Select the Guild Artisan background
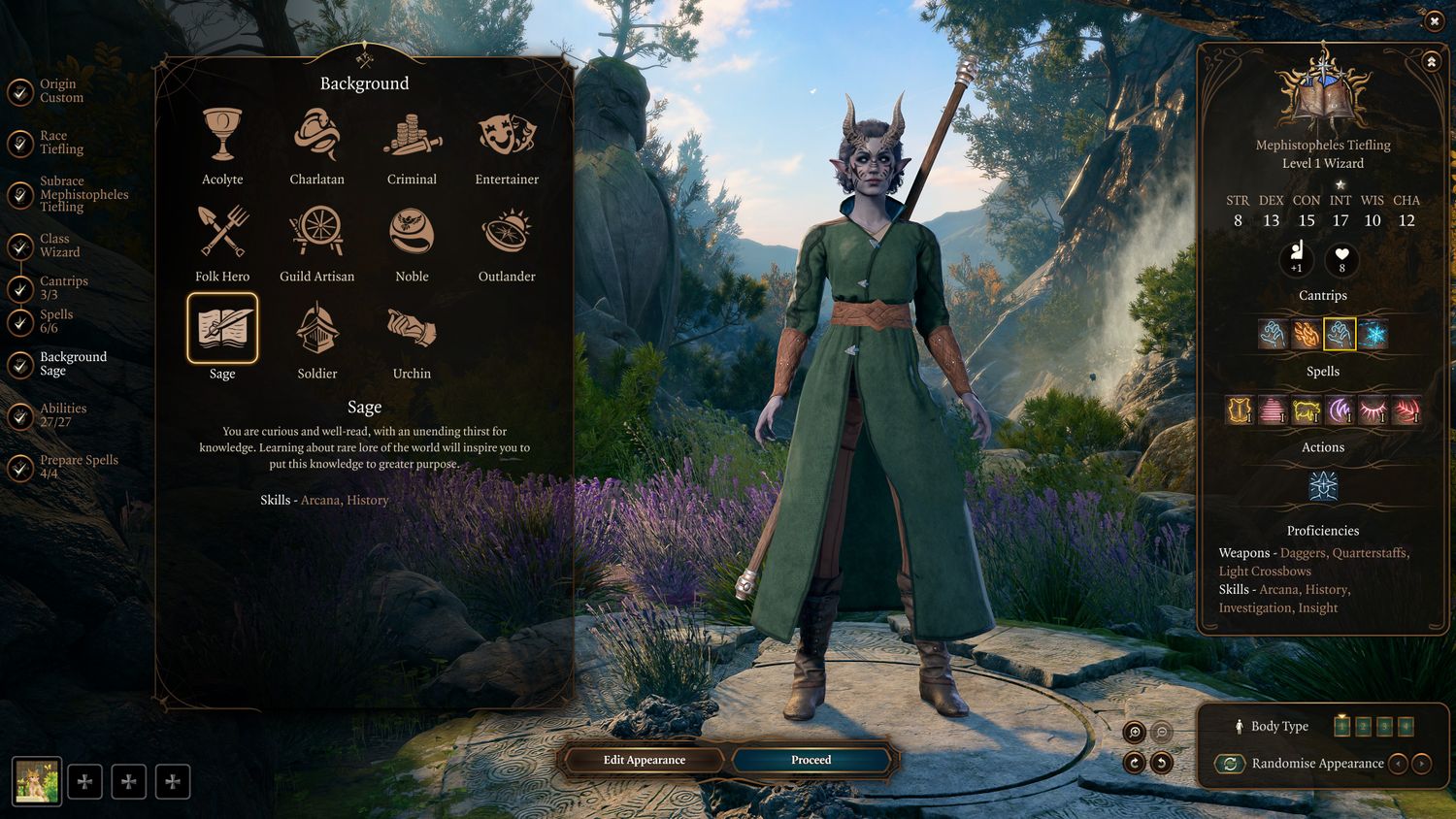Screen dimensions: 1456x819 316,232
